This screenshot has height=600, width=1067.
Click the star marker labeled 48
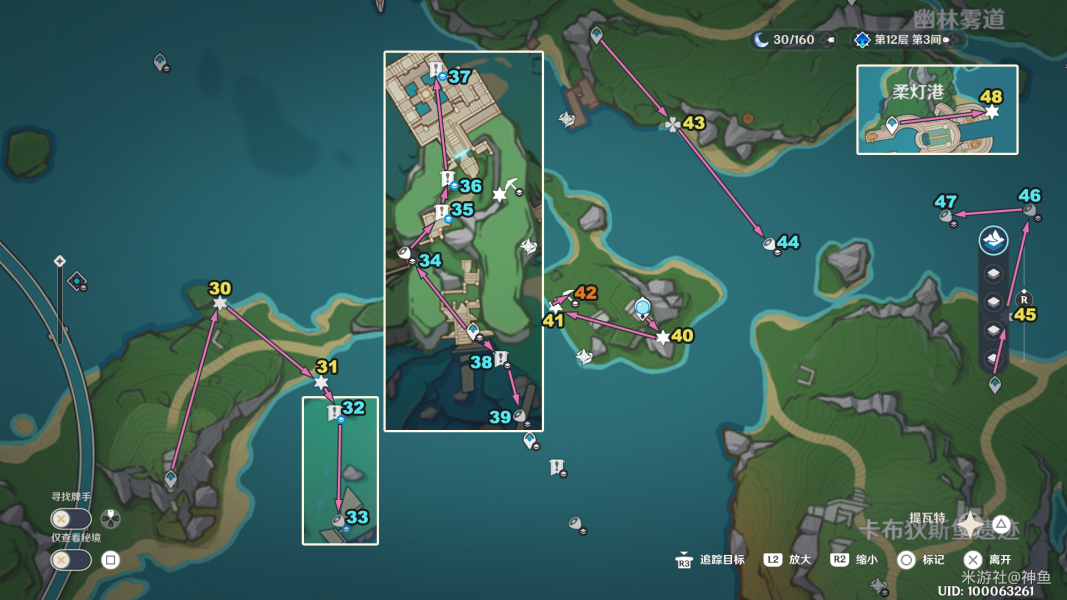click(991, 112)
